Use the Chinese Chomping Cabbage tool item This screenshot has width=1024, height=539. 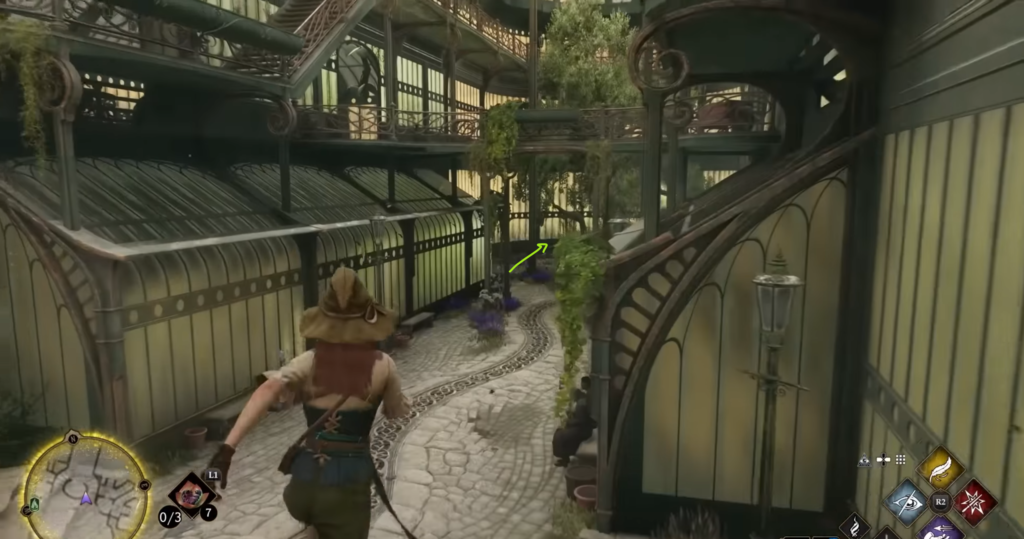(x=190, y=494)
